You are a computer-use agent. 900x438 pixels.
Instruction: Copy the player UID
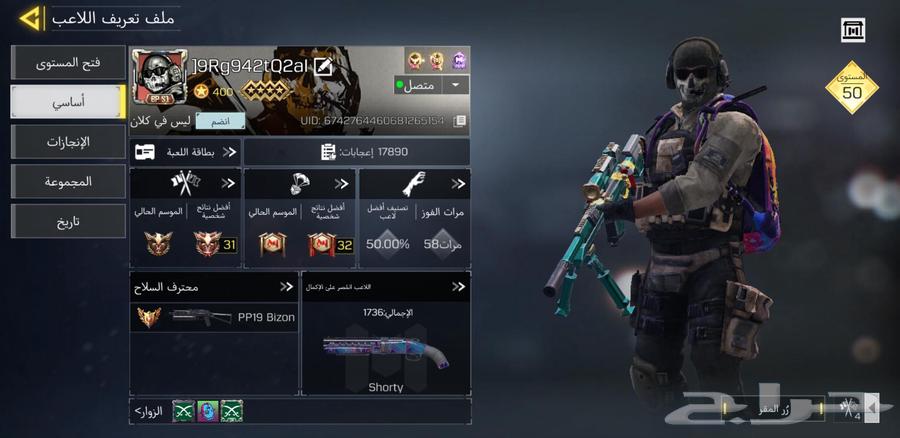(x=459, y=121)
